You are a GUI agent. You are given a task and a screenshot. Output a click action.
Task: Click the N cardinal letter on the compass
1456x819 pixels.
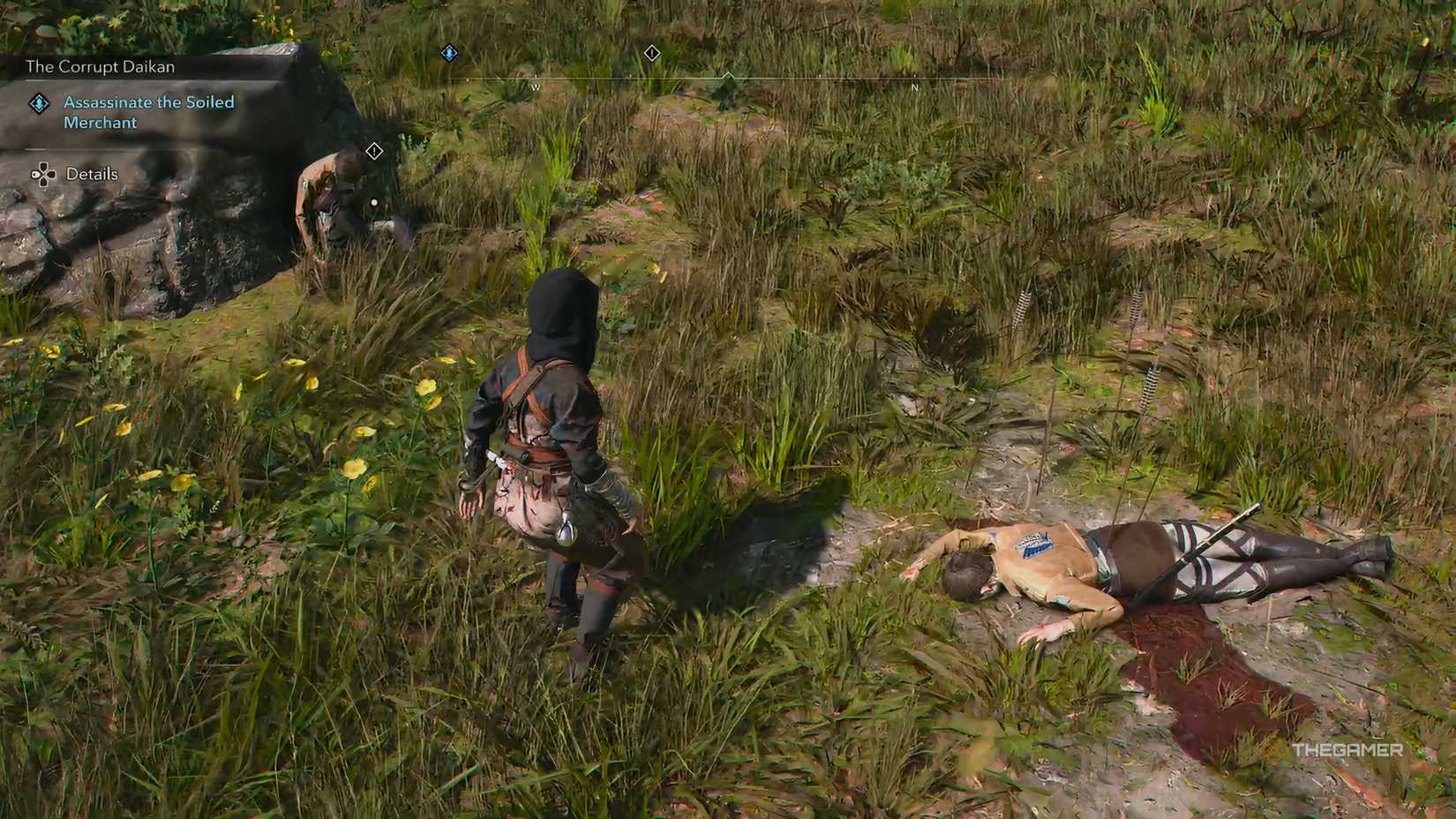click(913, 89)
